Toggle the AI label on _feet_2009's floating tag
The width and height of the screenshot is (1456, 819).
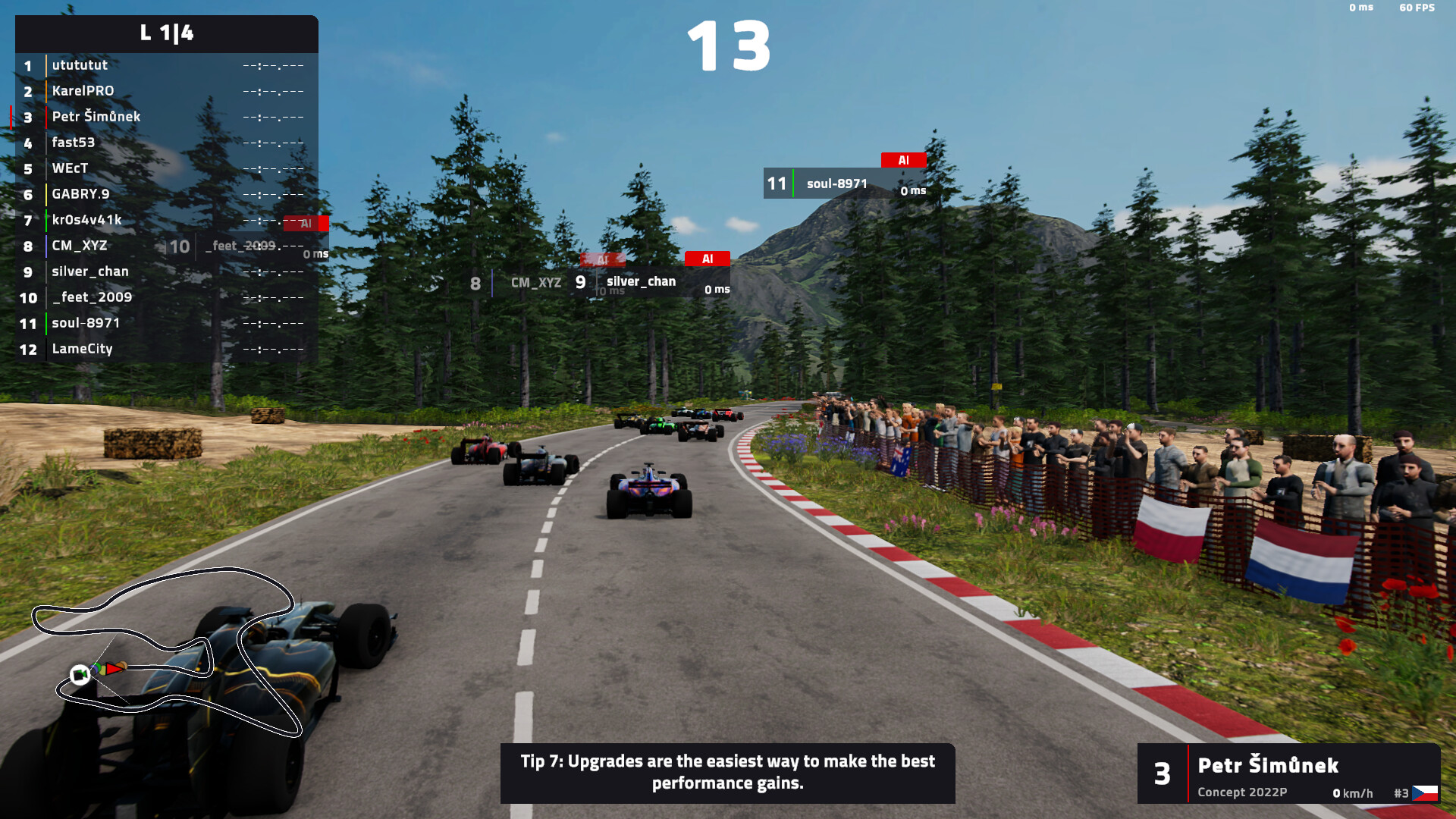[x=306, y=224]
